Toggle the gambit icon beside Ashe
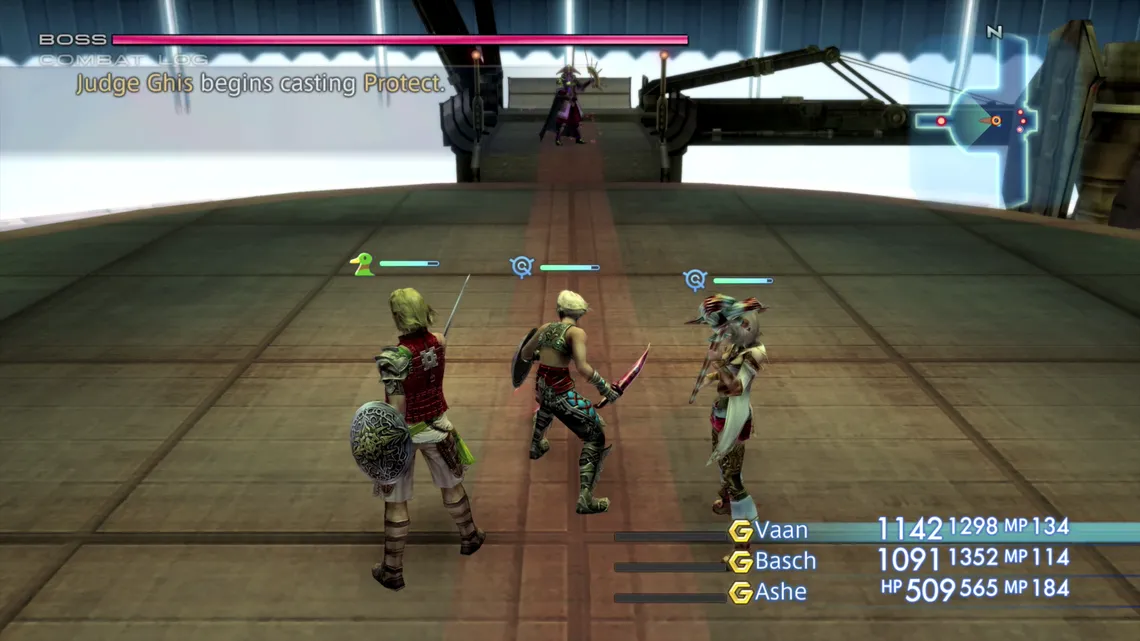Screen dimensions: 1140x641 click(740, 593)
